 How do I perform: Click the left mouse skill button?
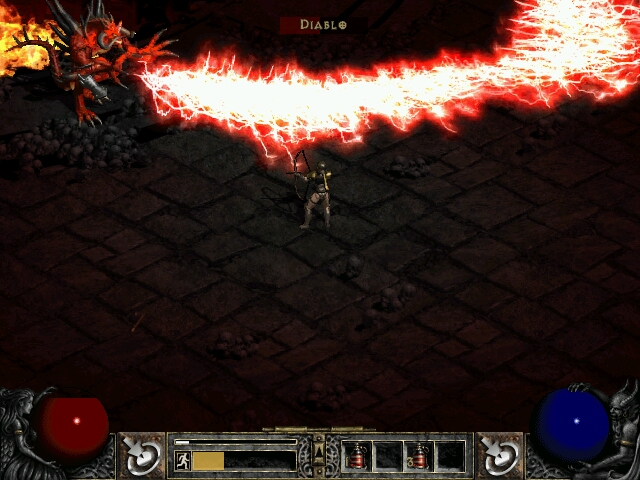[143, 453]
